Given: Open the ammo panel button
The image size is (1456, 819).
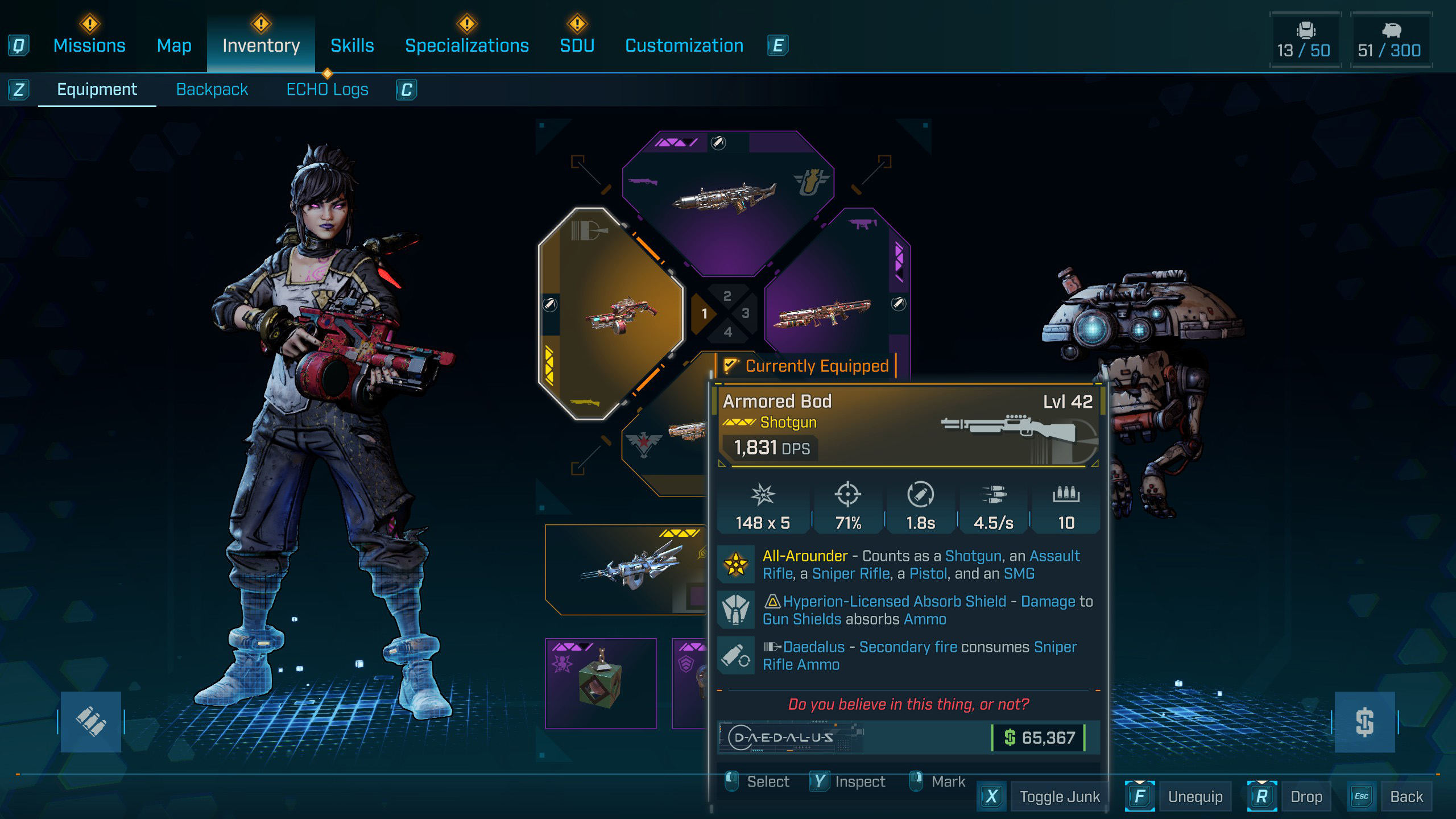Looking at the screenshot, I should pyautogui.click(x=91, y=722).
